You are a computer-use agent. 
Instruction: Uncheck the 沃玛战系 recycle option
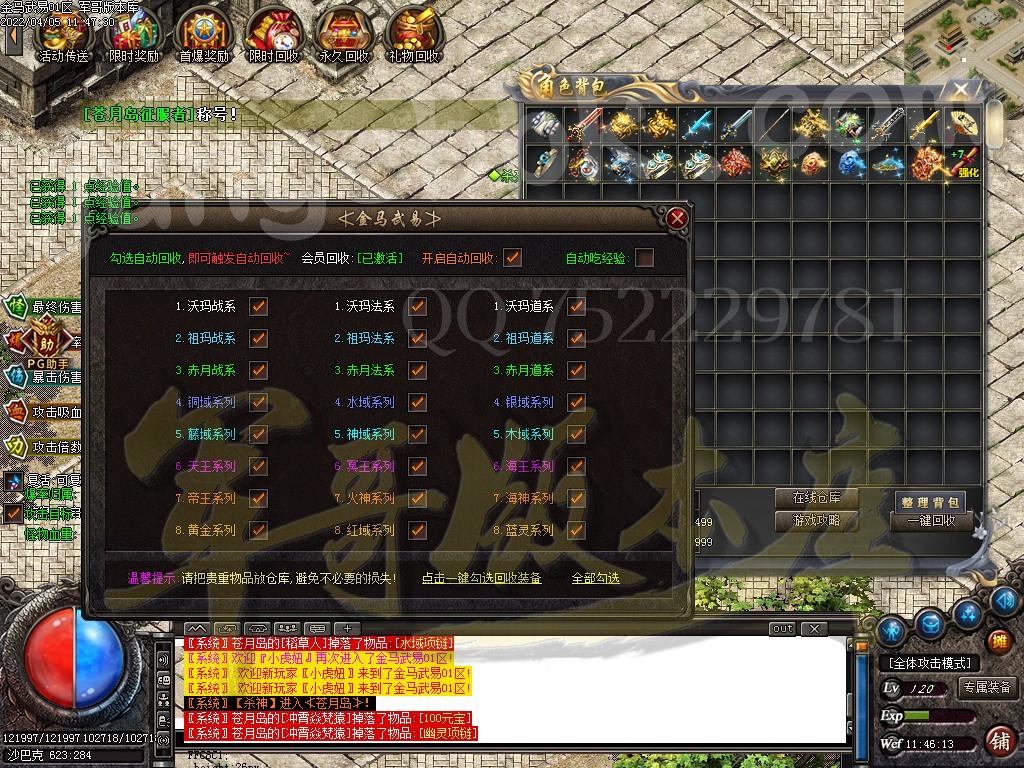click(x=259, y=307)
